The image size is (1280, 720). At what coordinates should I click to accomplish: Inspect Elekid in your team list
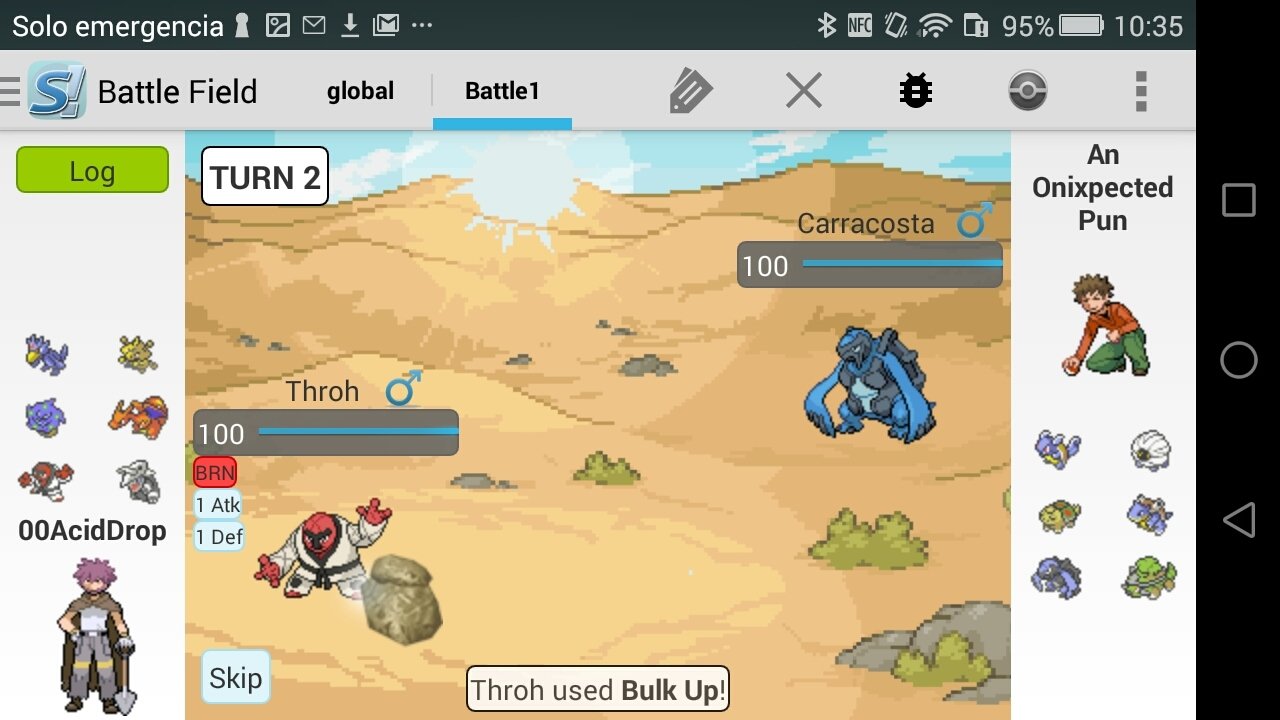tap(138, 354)
